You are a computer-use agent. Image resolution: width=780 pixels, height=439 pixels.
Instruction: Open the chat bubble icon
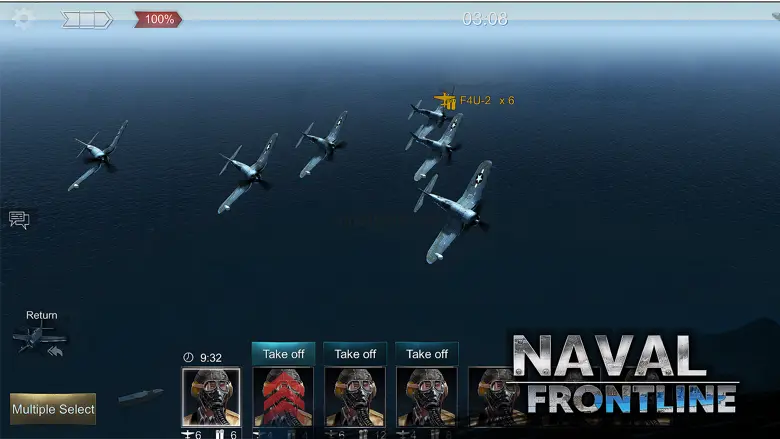pyautogui.click(x=19, y=220)
